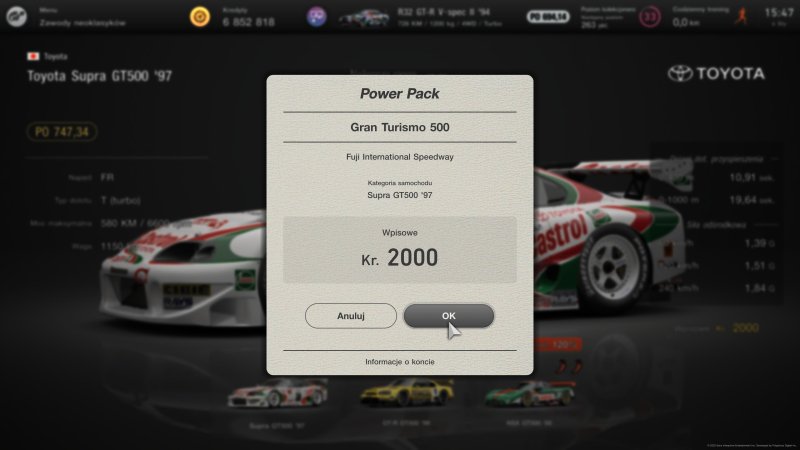Pick the green NSX car thumbnail
Image resolution: width=800 pixels, height=450 pixels.
(x=529, y=394)
